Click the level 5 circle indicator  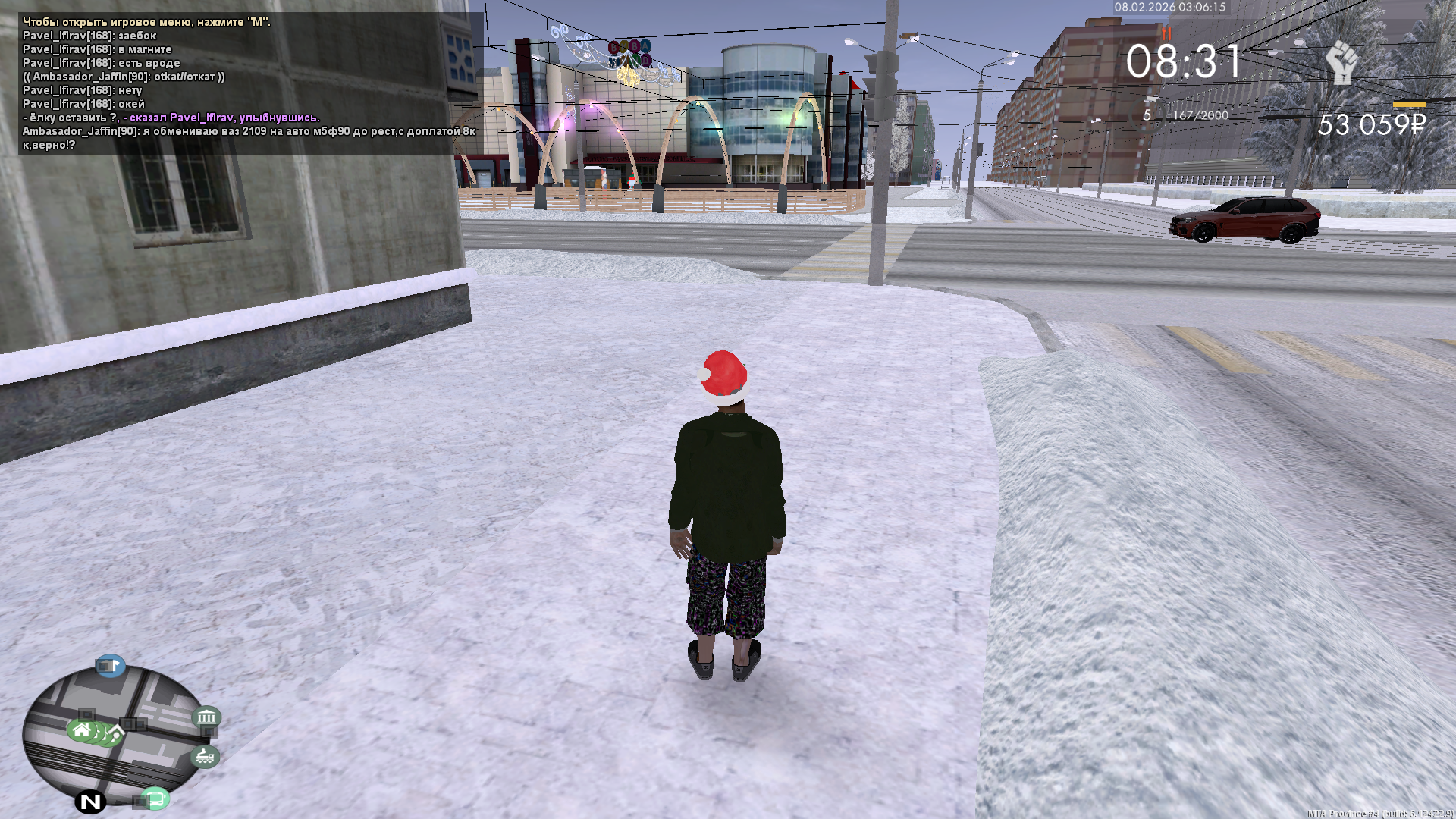(1147, 115)
